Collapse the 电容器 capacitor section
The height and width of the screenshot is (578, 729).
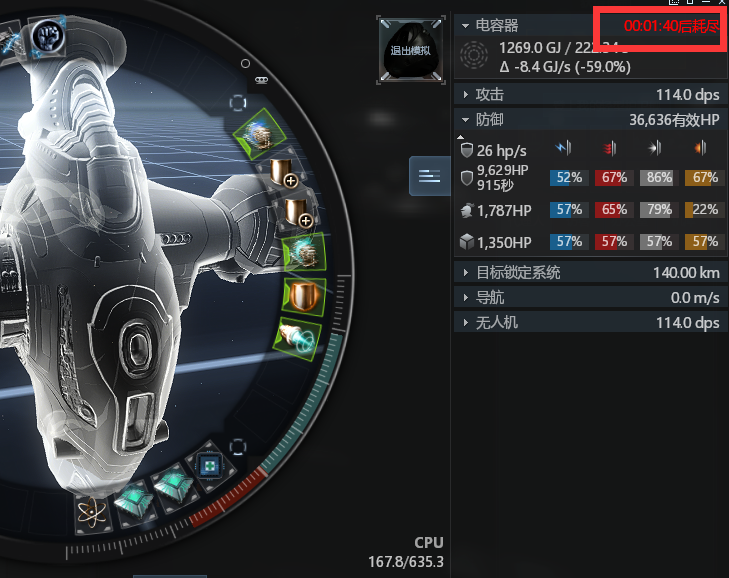coord(465,25)
